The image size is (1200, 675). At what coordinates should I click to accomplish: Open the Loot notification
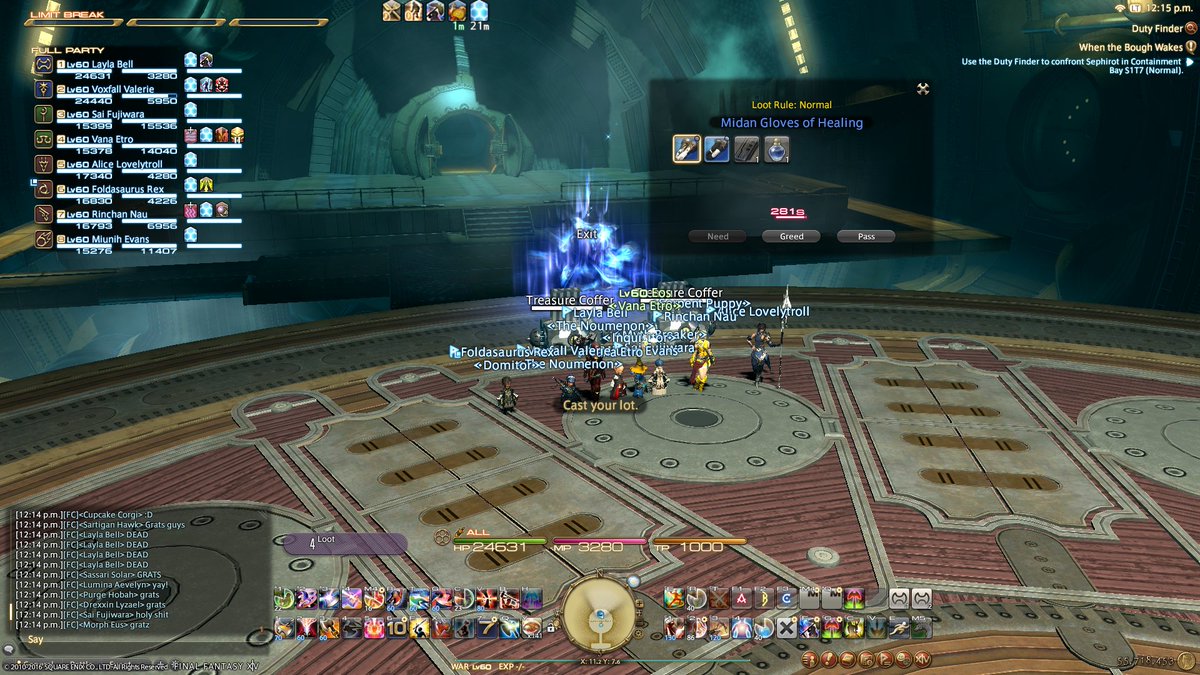click(x=345, y=543)
